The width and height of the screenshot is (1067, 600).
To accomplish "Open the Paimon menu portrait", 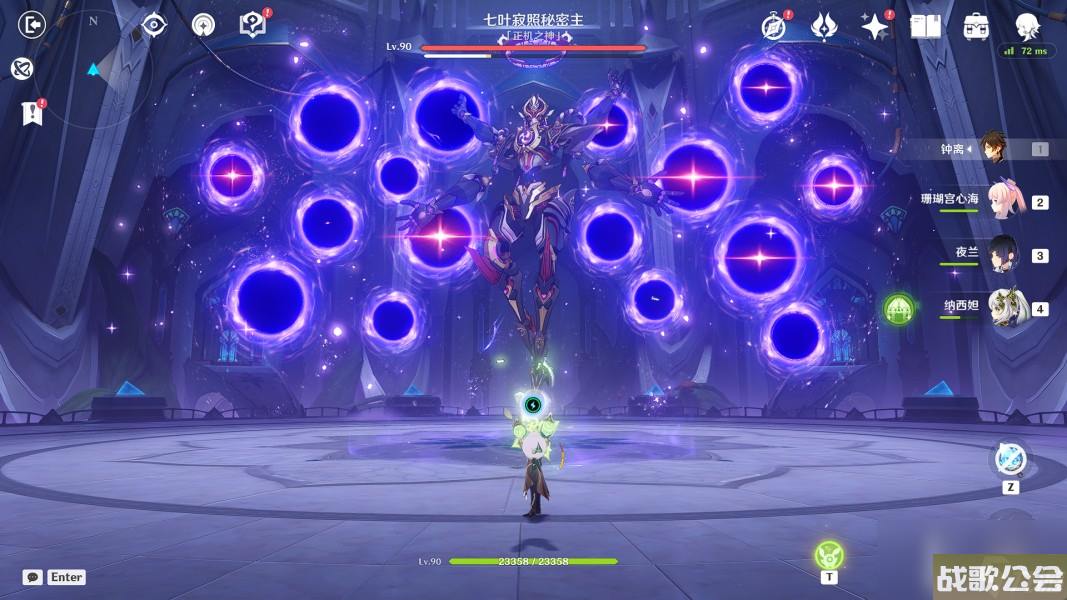I will (1027, 25).
